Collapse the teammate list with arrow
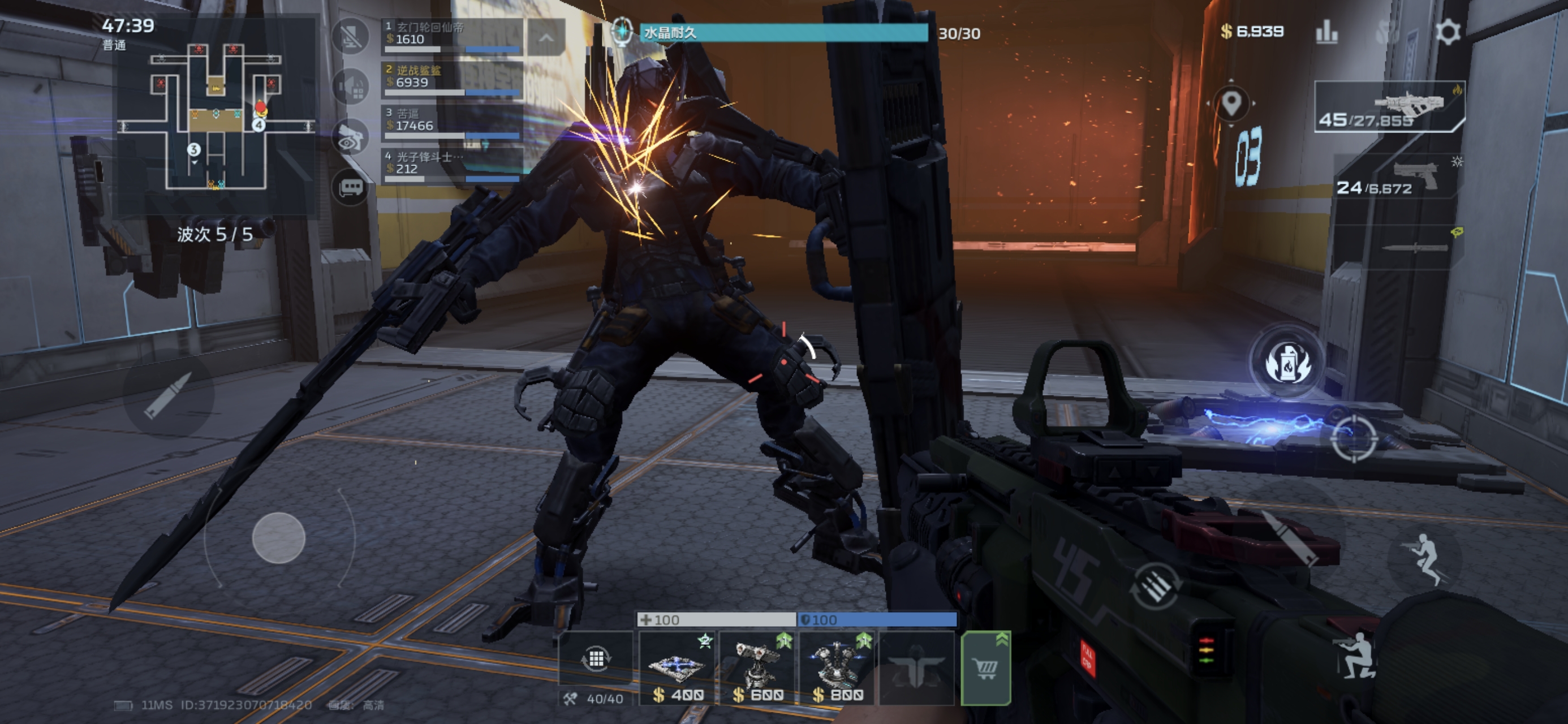Image resolution: width=1568 pixels, height=724 pixels. point(545,38)
